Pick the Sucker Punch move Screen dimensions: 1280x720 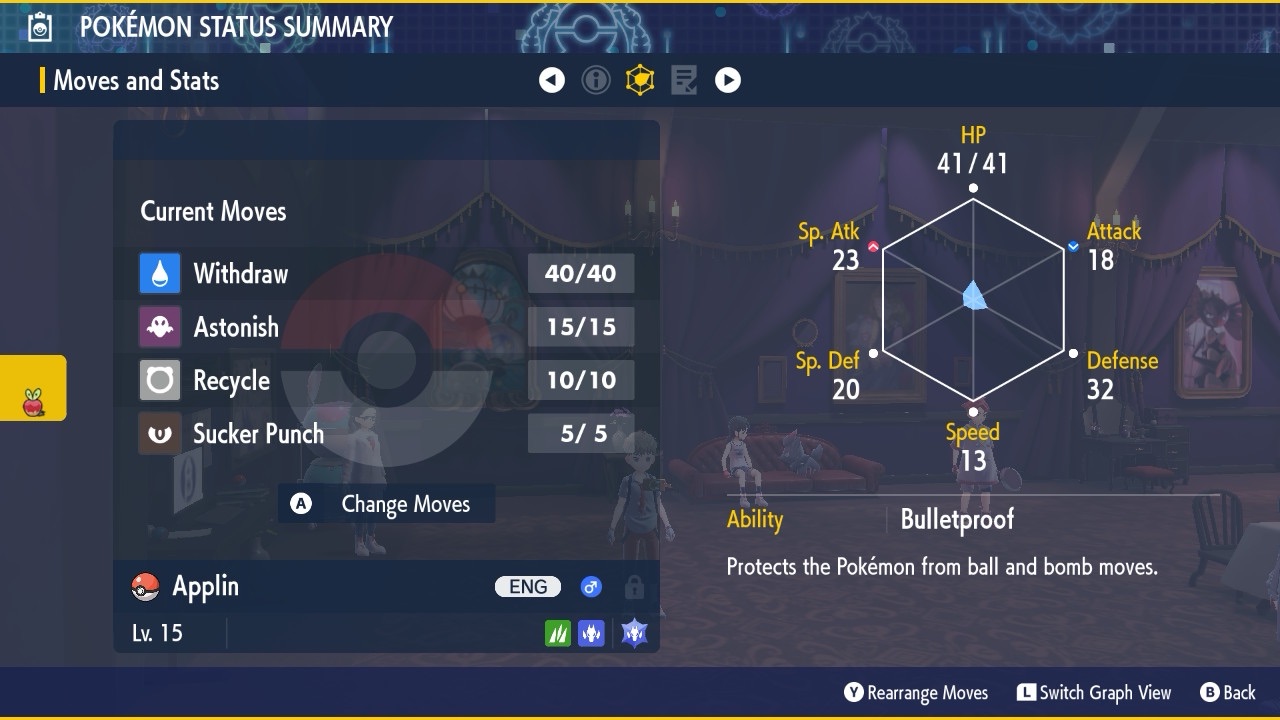click(385, 434)
